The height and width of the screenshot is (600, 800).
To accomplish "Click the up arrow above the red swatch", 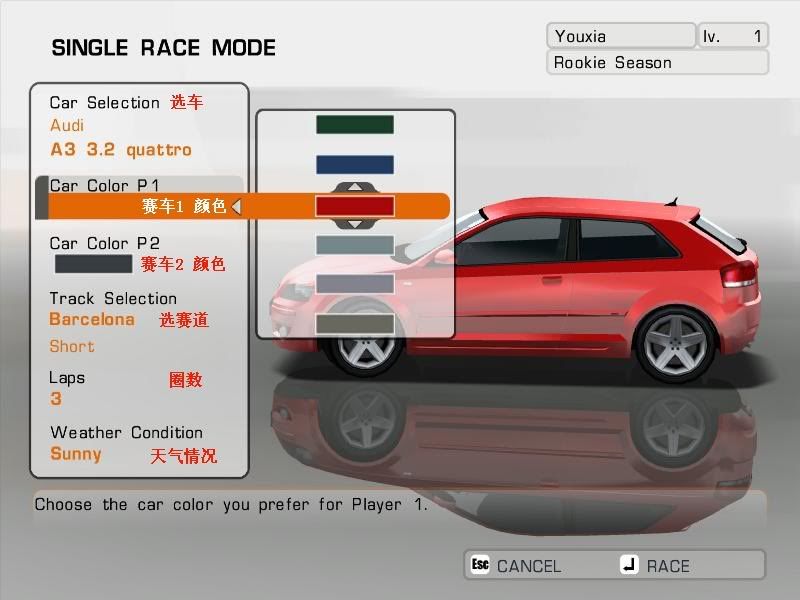I will (355, 187).
